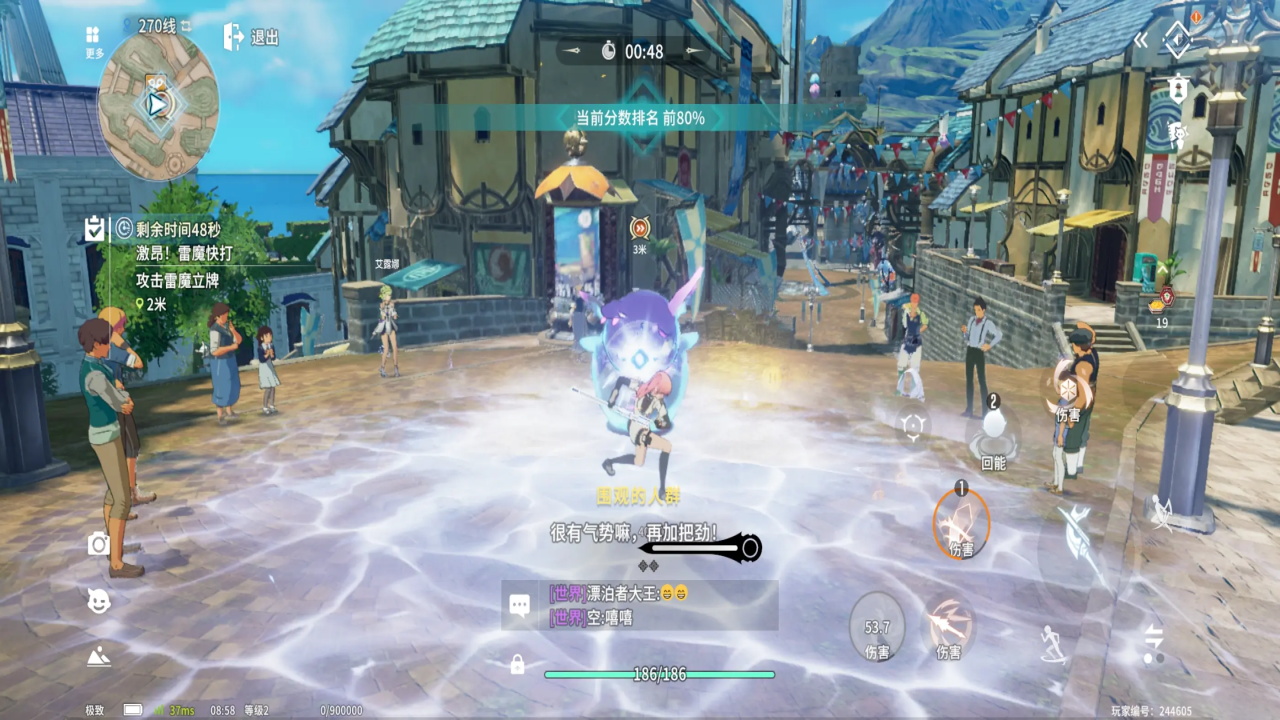This screenshot has height=720, width=1280.
Task: Expand the double-arrow menu collapse button
Action: pyautogui.click(x=1141, y=40)
